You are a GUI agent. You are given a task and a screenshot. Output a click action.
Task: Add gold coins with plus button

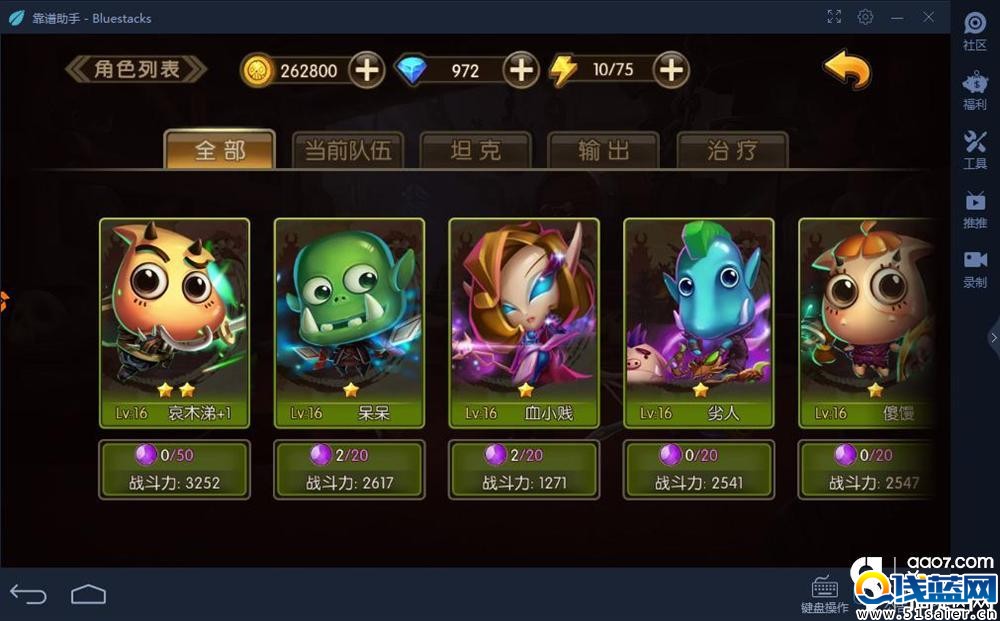[x=367, y=70]
